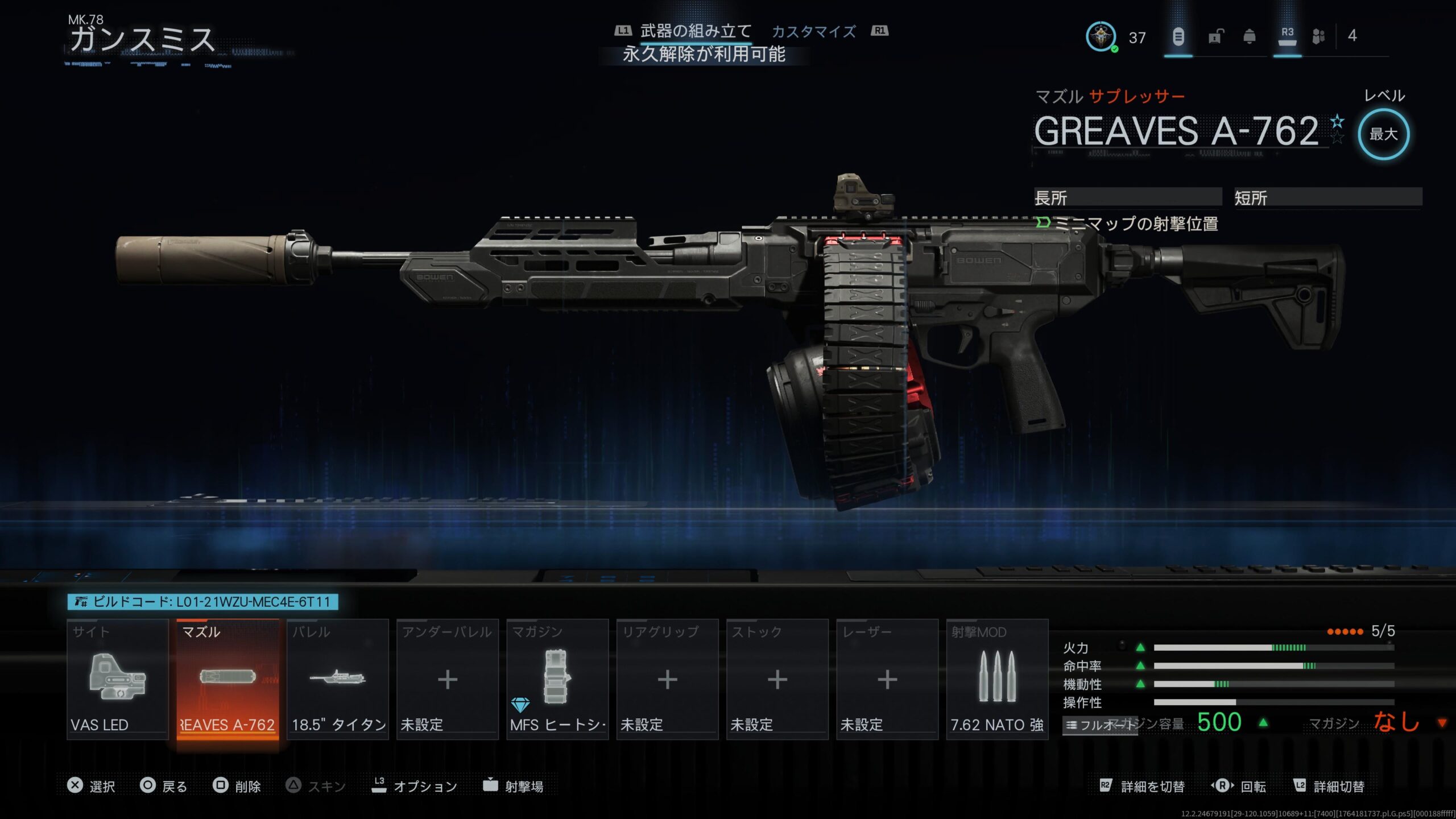Go back with the 戻る button

tap(164, 786)
